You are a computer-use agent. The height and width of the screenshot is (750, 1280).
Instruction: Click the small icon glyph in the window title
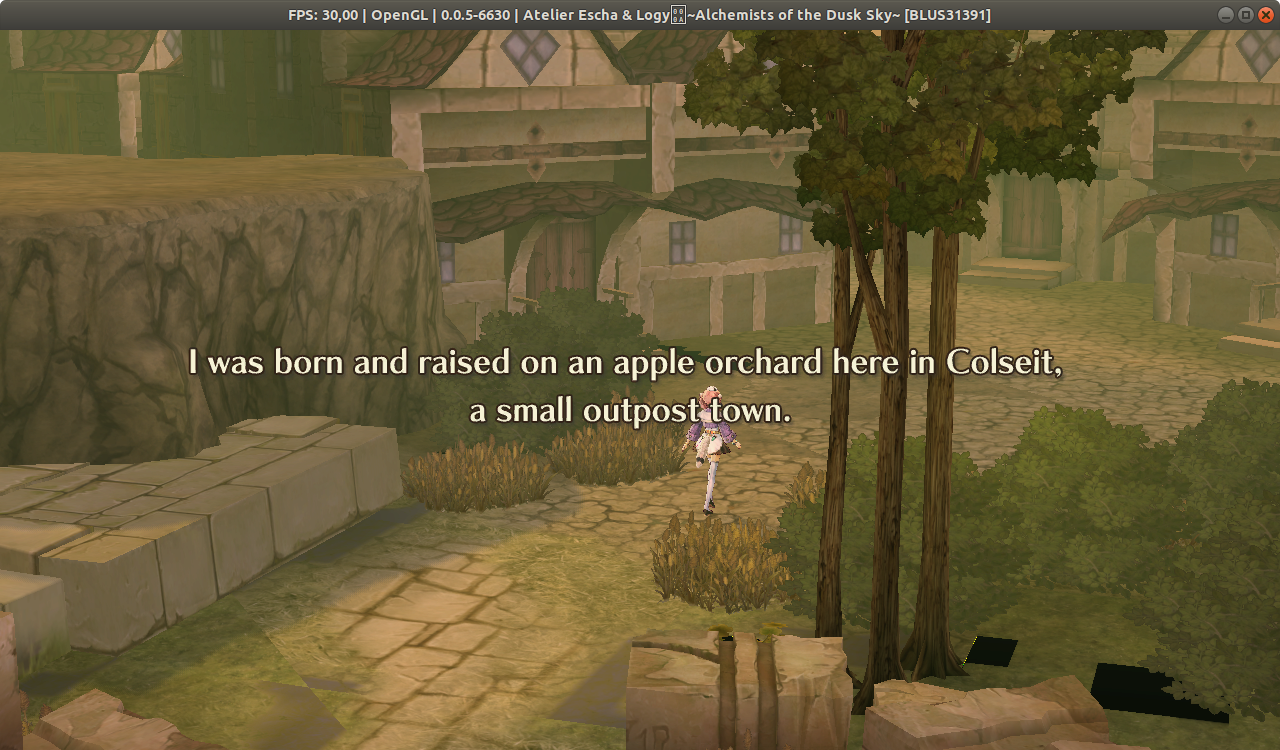[x=679, y=14]
